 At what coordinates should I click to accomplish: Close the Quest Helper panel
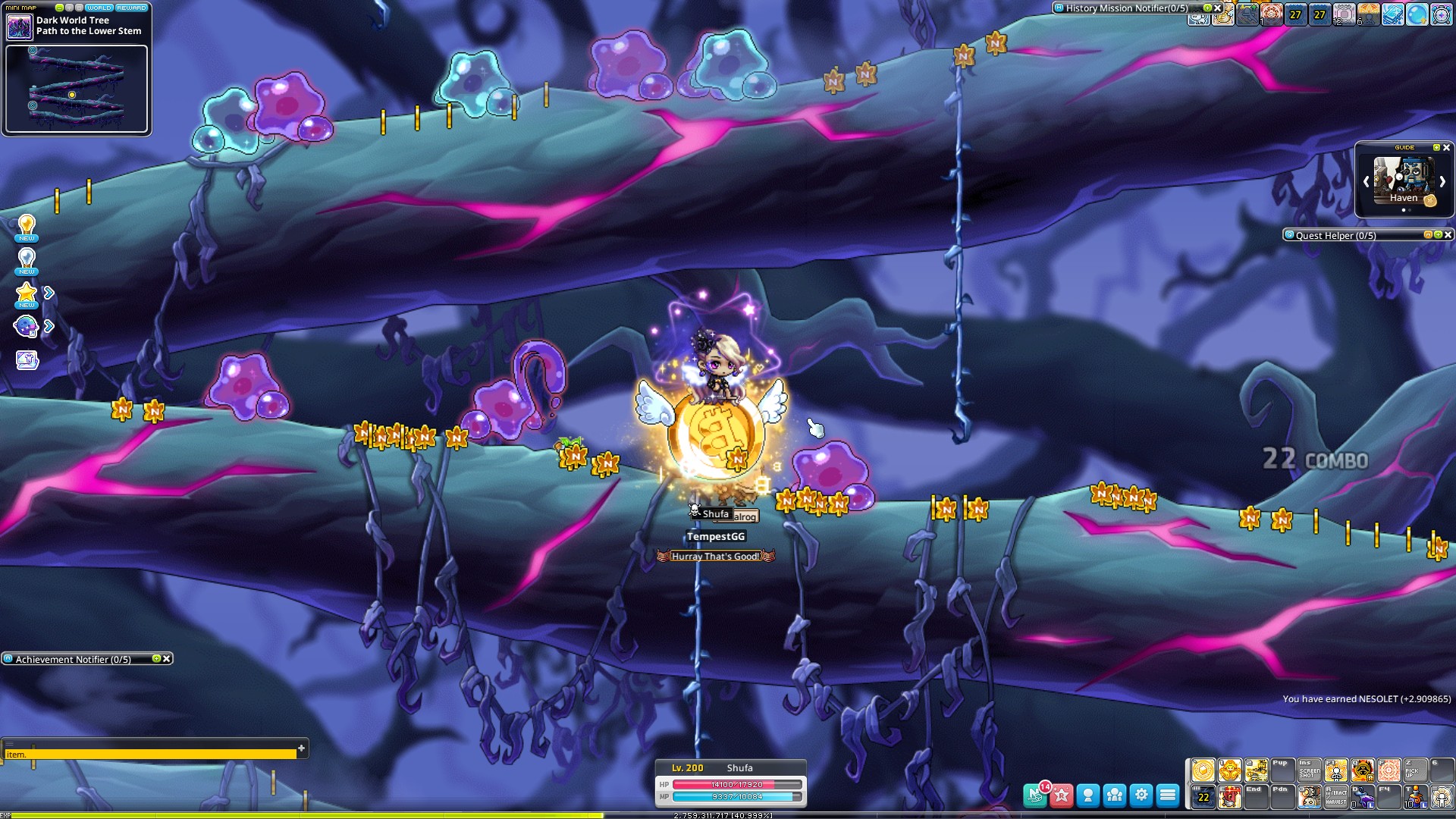coord(1448,235)
